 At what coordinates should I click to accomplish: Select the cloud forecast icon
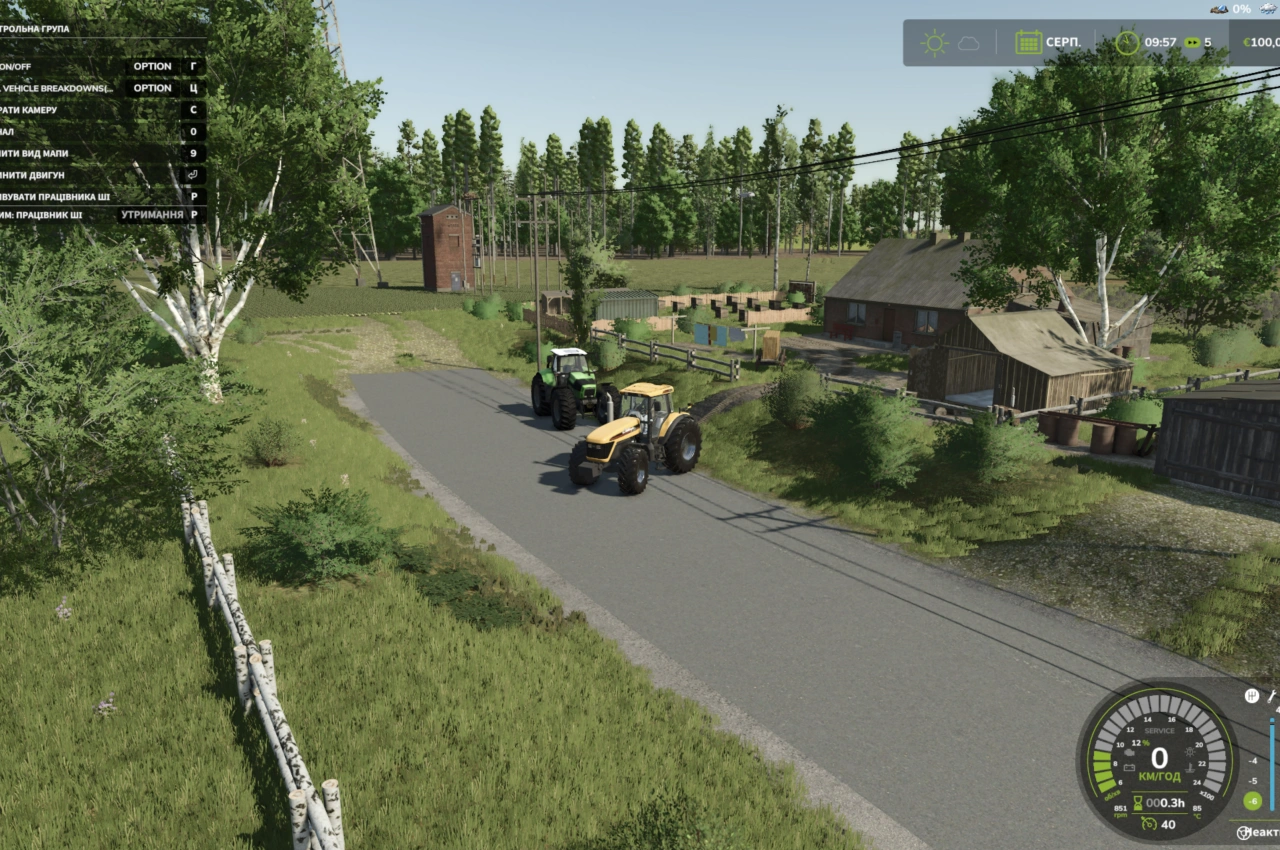tap(969, 43)
